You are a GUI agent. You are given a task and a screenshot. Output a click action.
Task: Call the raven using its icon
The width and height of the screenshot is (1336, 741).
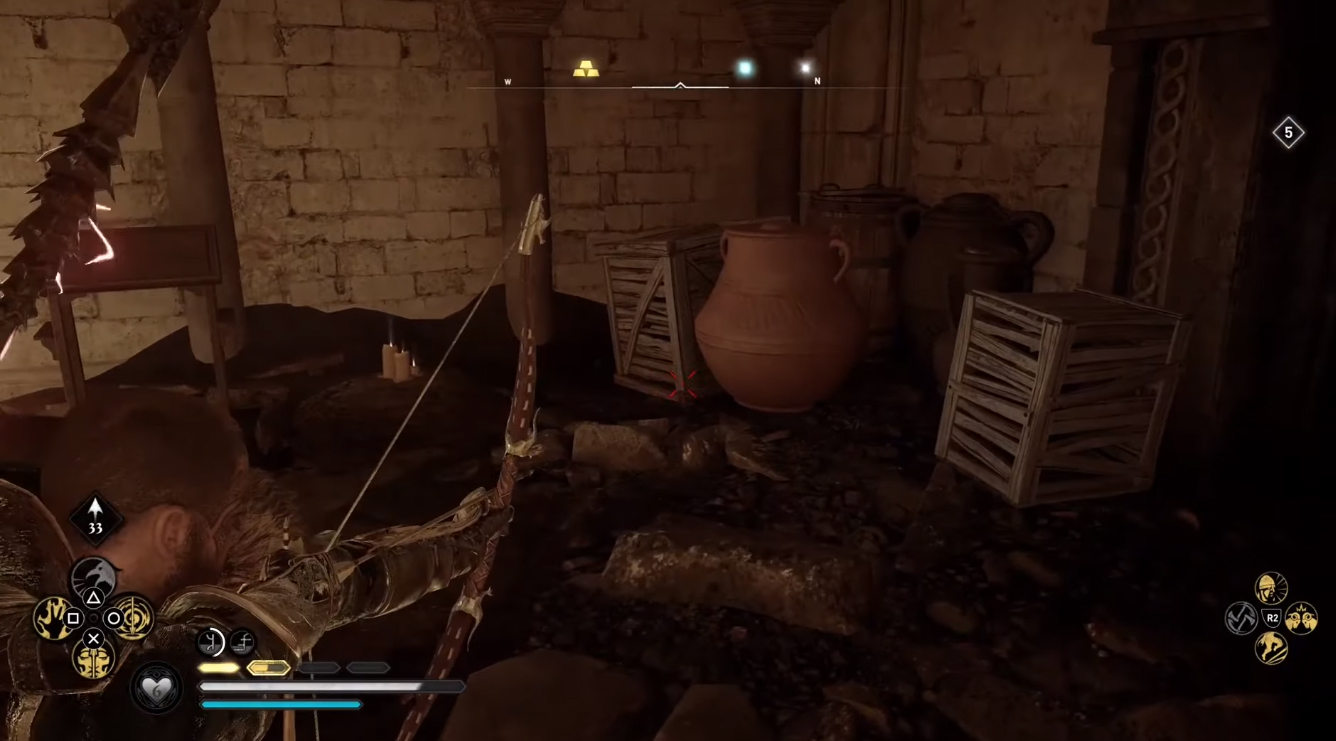pos(93,578)
